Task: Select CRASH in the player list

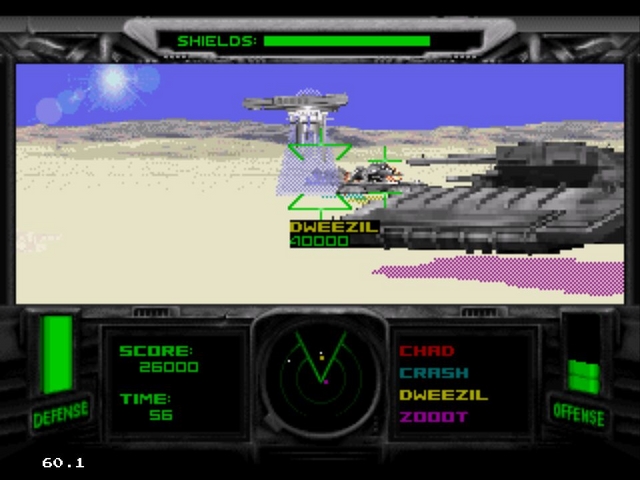Action: [x=433, y=373]
